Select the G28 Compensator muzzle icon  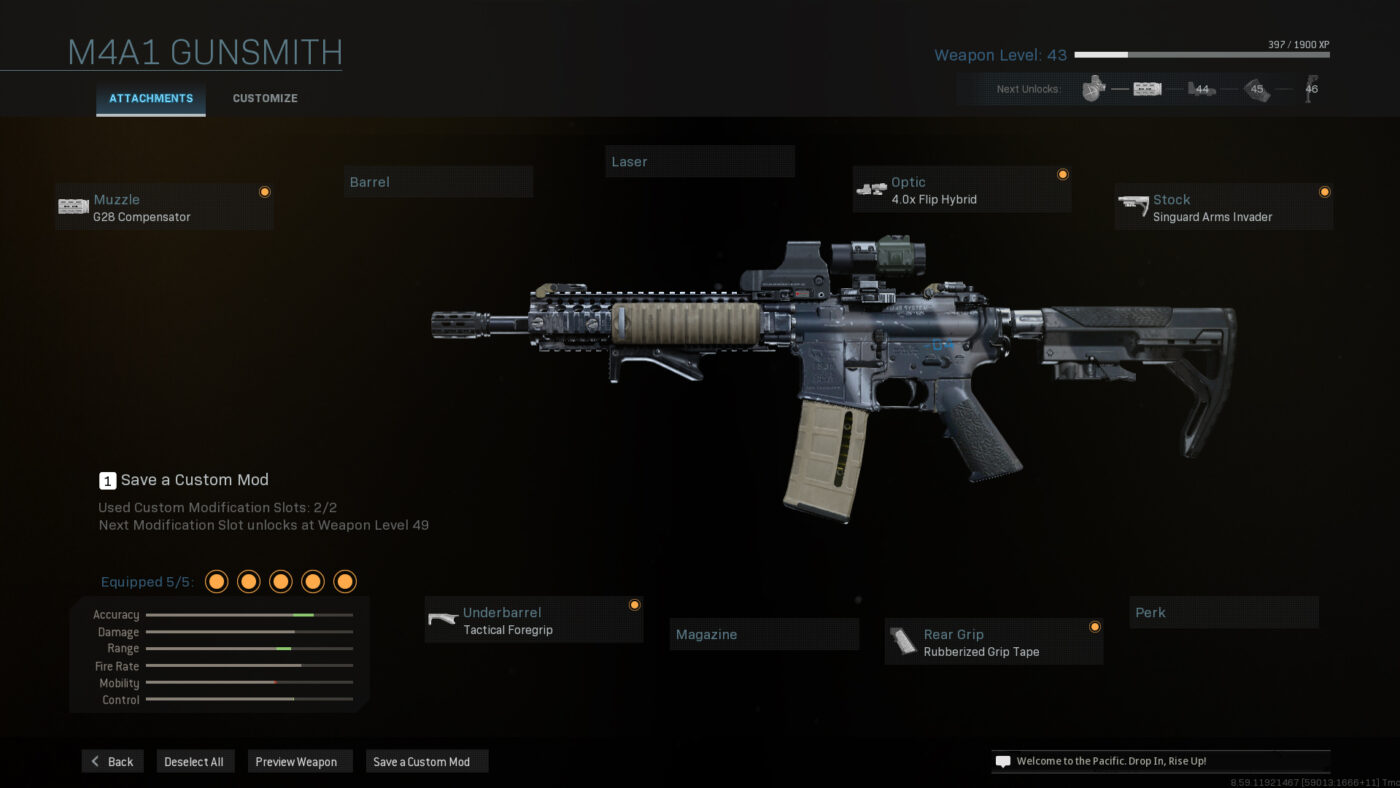[75, 206]
